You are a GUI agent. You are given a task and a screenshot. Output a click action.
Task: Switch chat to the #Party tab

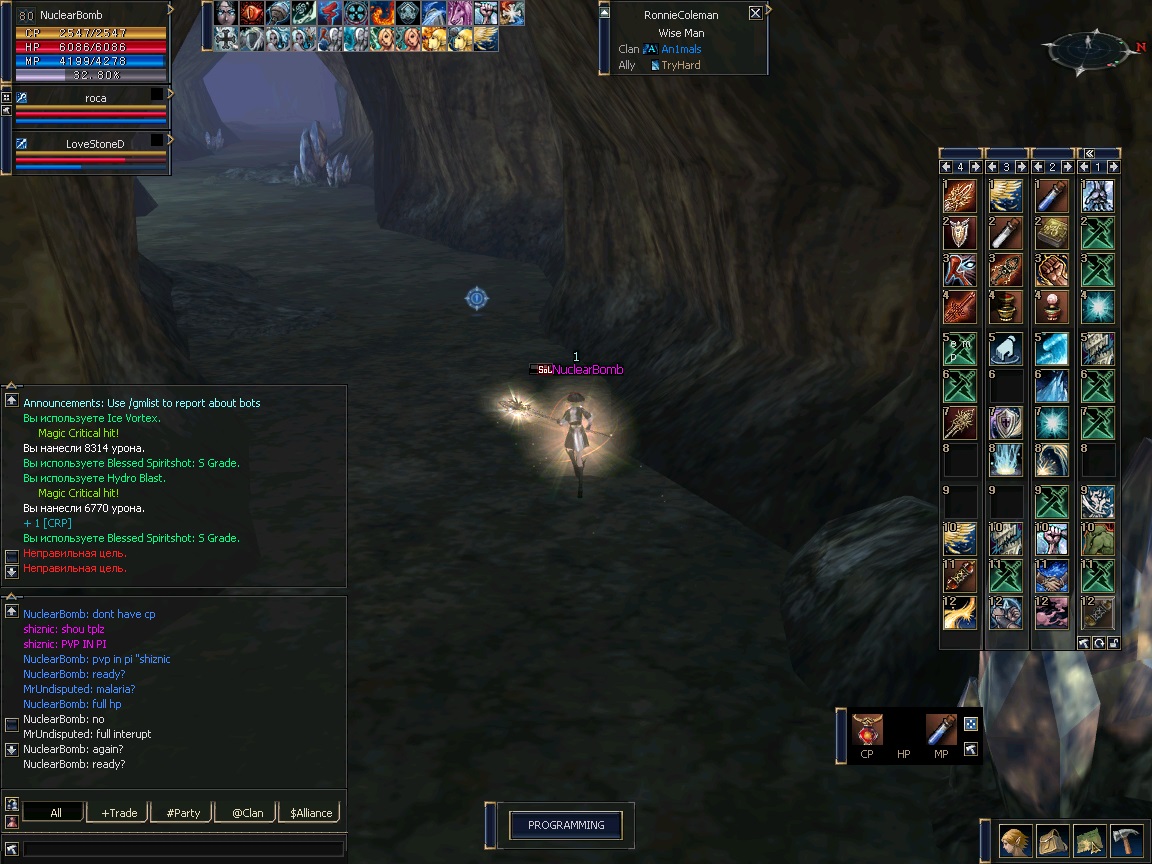[184, 813]
